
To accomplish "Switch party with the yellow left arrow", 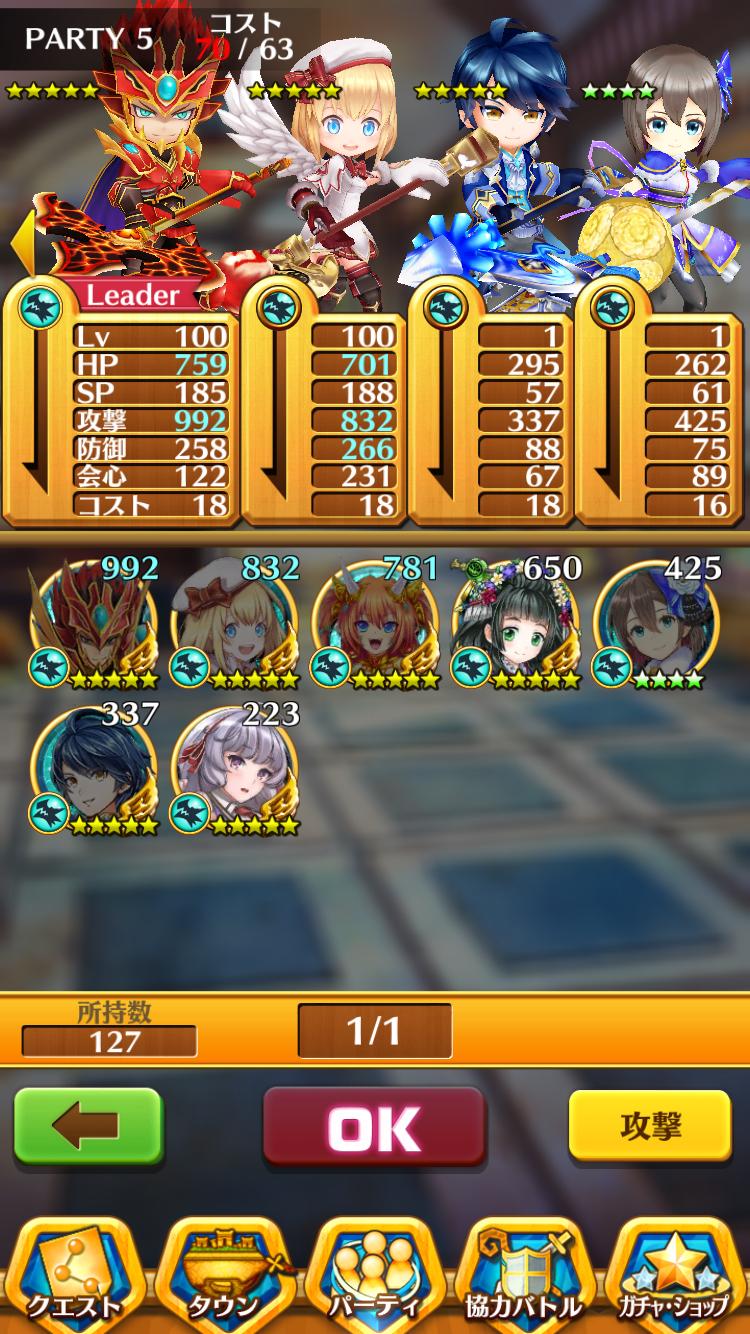I will (x=22, y=243).
